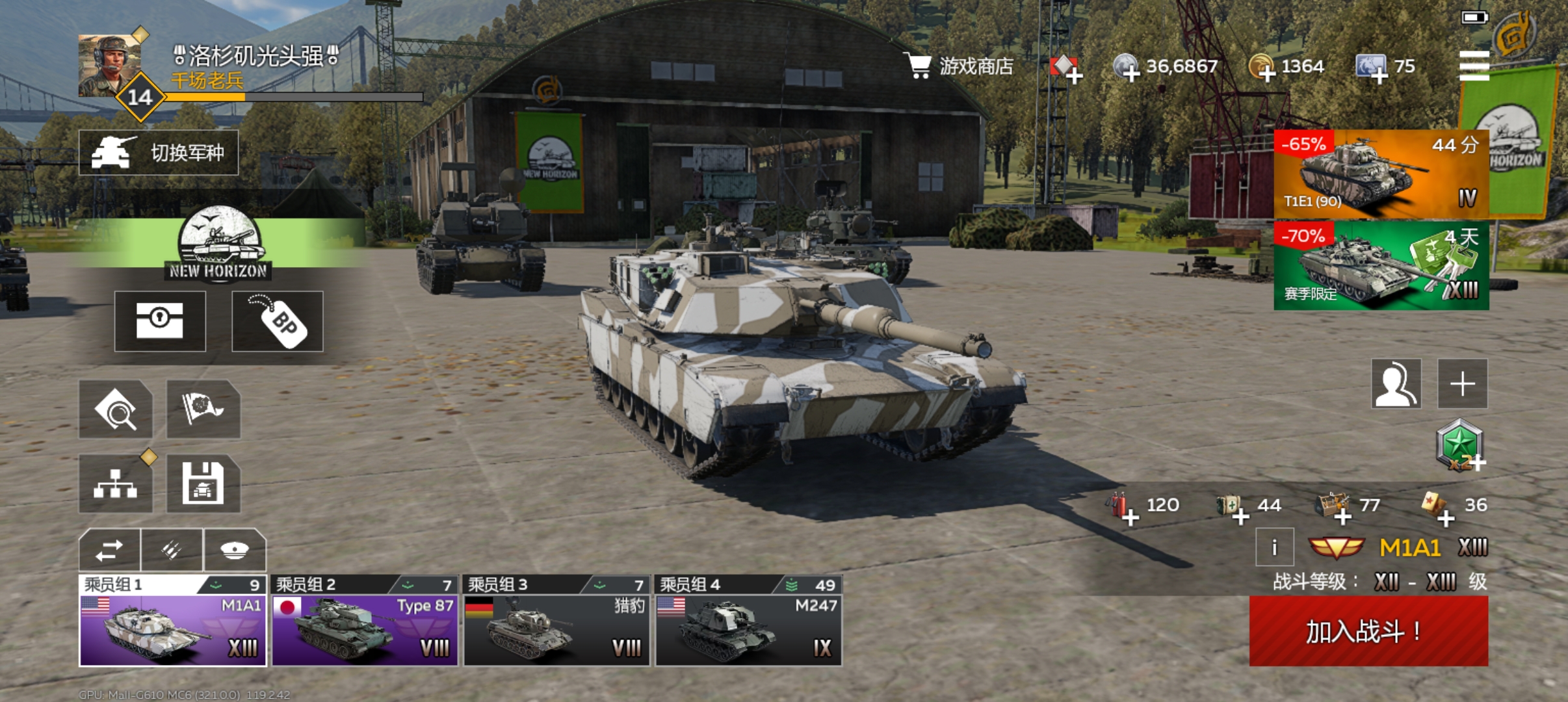Open the player profile avatar
Image resolution: width=1568 pixels, height=702 pixels.
coord(109,66)
